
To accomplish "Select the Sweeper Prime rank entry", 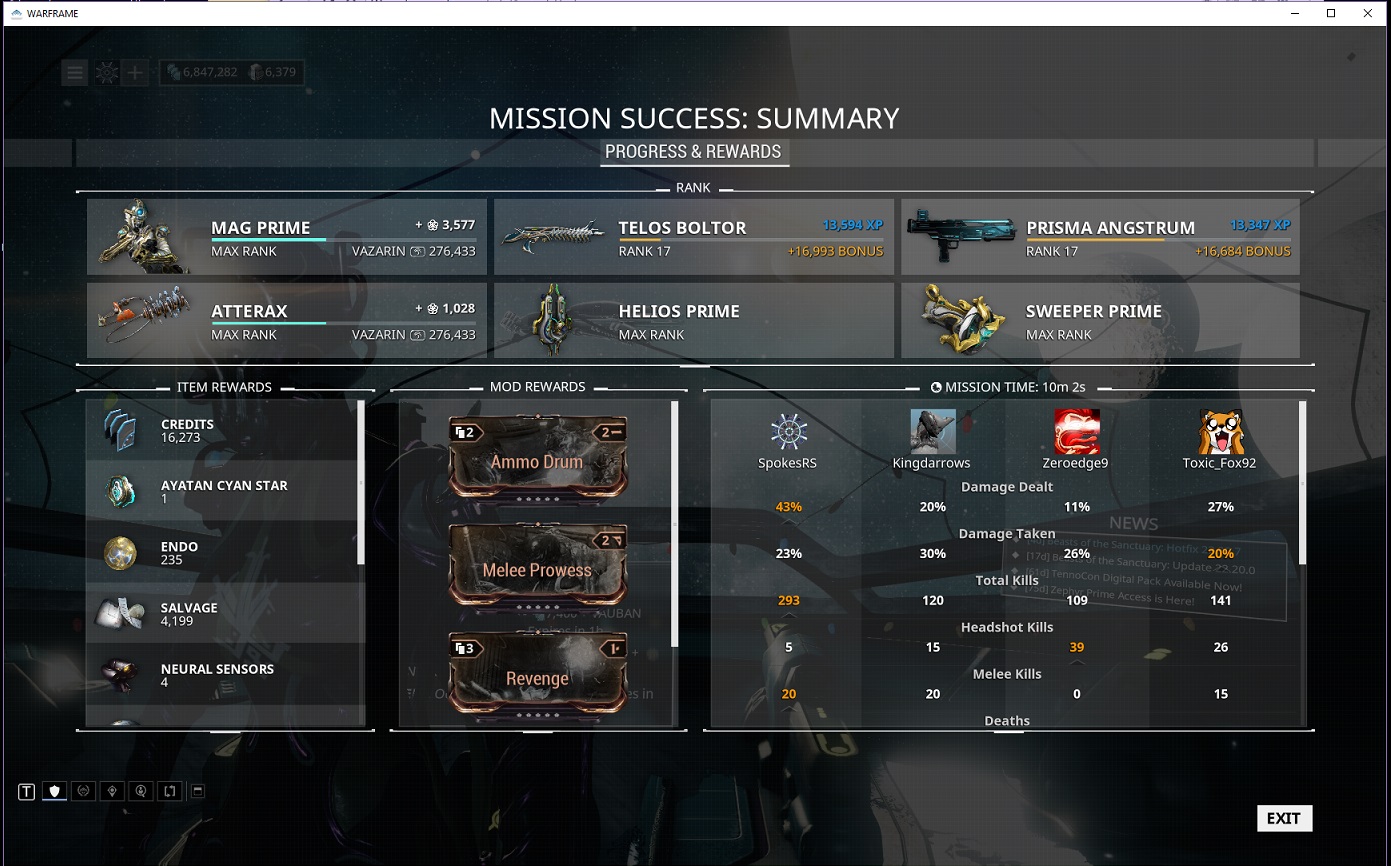I will click(x=1100, y=320).
